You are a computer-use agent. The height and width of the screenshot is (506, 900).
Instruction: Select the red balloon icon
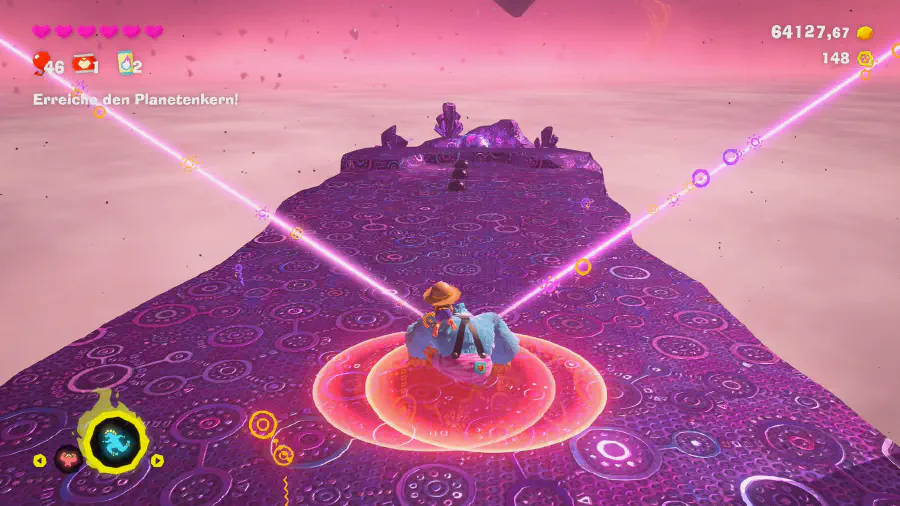(40, 64)
